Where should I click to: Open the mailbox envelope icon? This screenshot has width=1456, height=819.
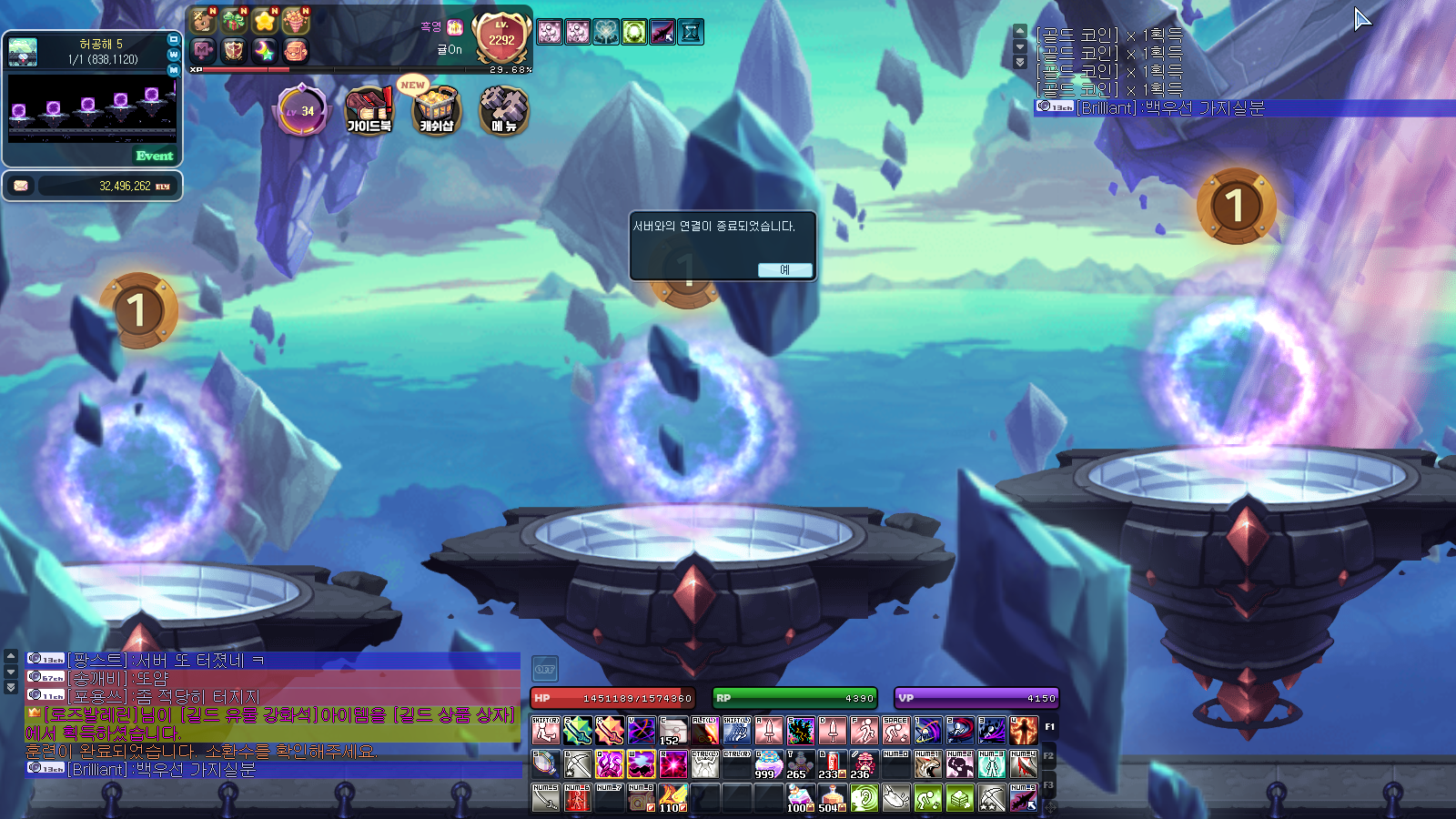coord(21,186)
